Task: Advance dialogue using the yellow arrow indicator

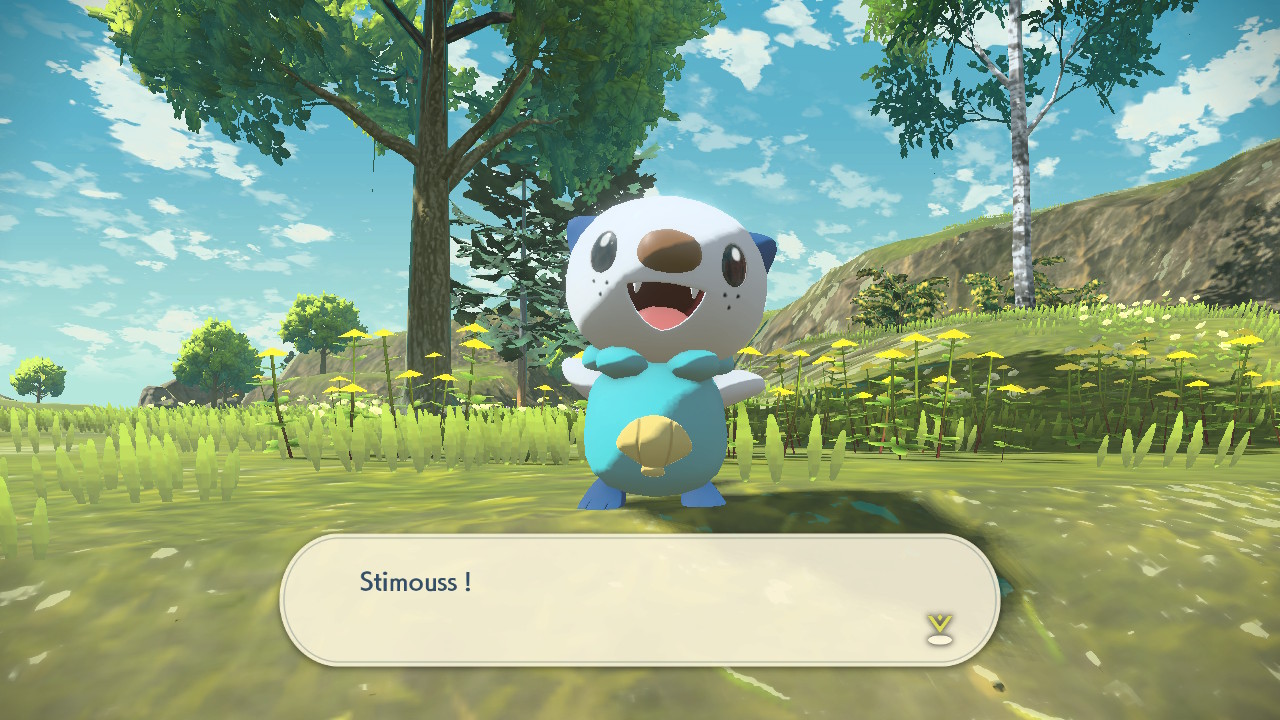Action: coord(939,627)
